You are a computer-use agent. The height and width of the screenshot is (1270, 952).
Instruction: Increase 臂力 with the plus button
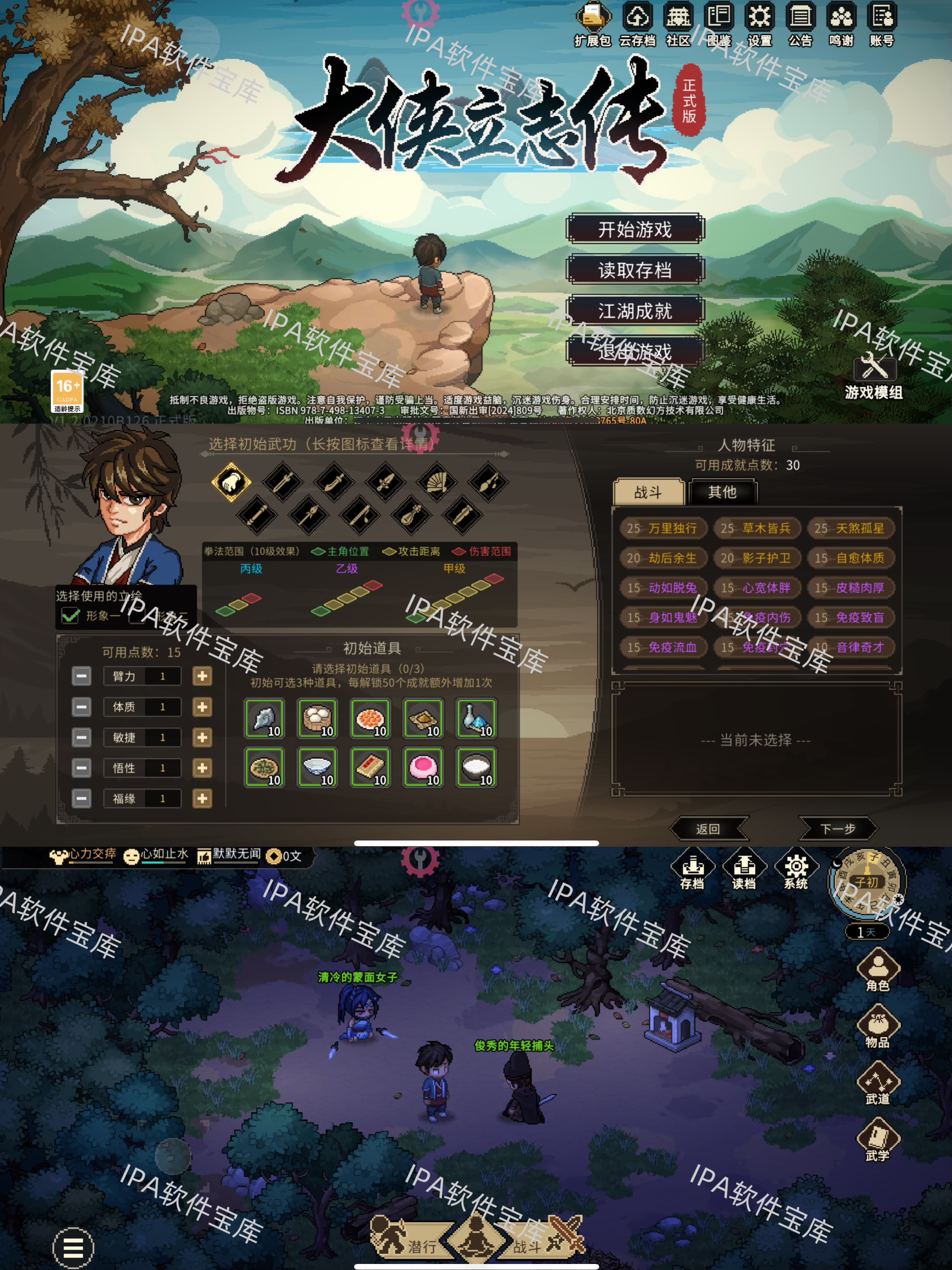point(202,676)
